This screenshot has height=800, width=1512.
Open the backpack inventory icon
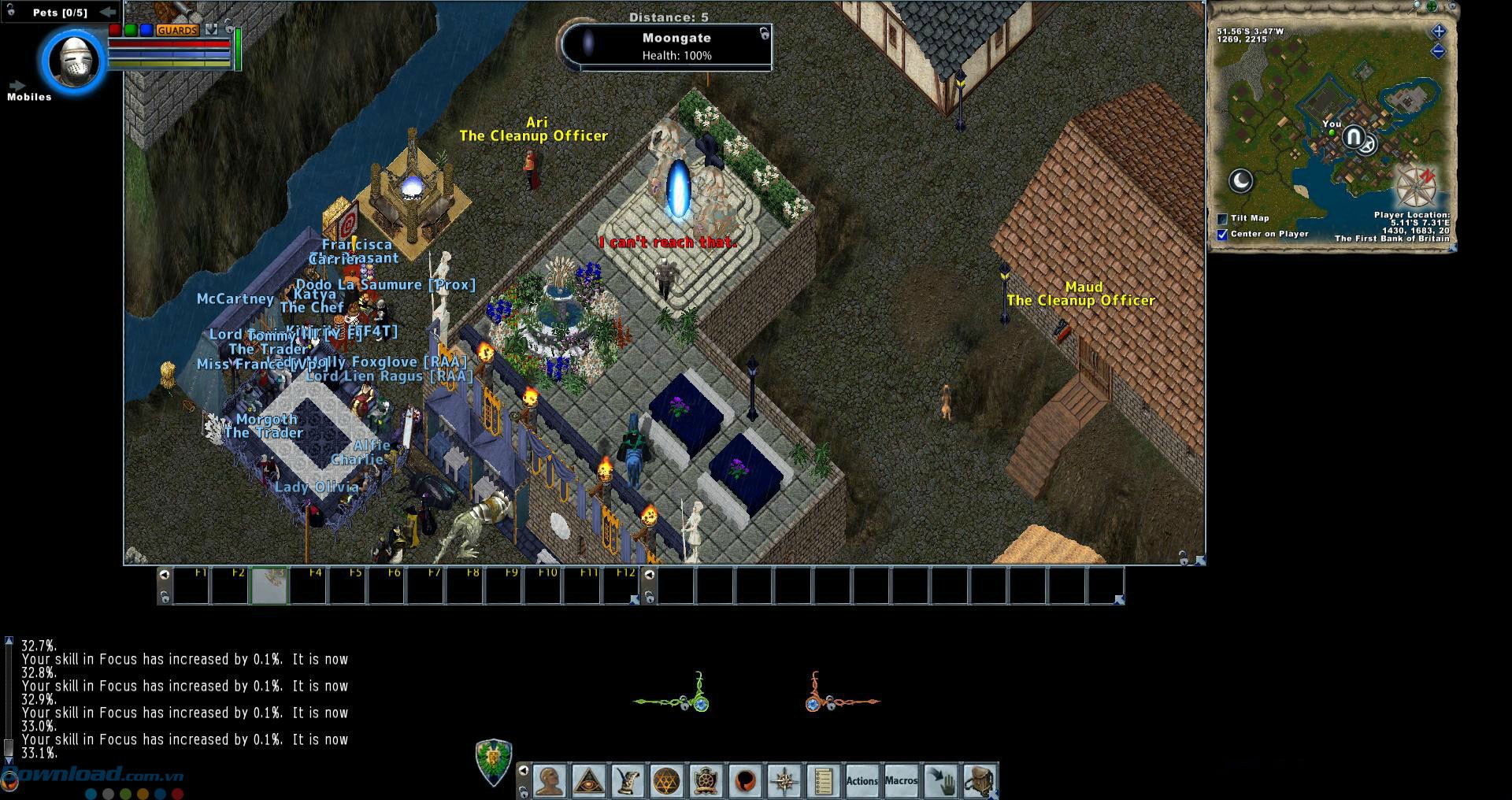(979, 781)
